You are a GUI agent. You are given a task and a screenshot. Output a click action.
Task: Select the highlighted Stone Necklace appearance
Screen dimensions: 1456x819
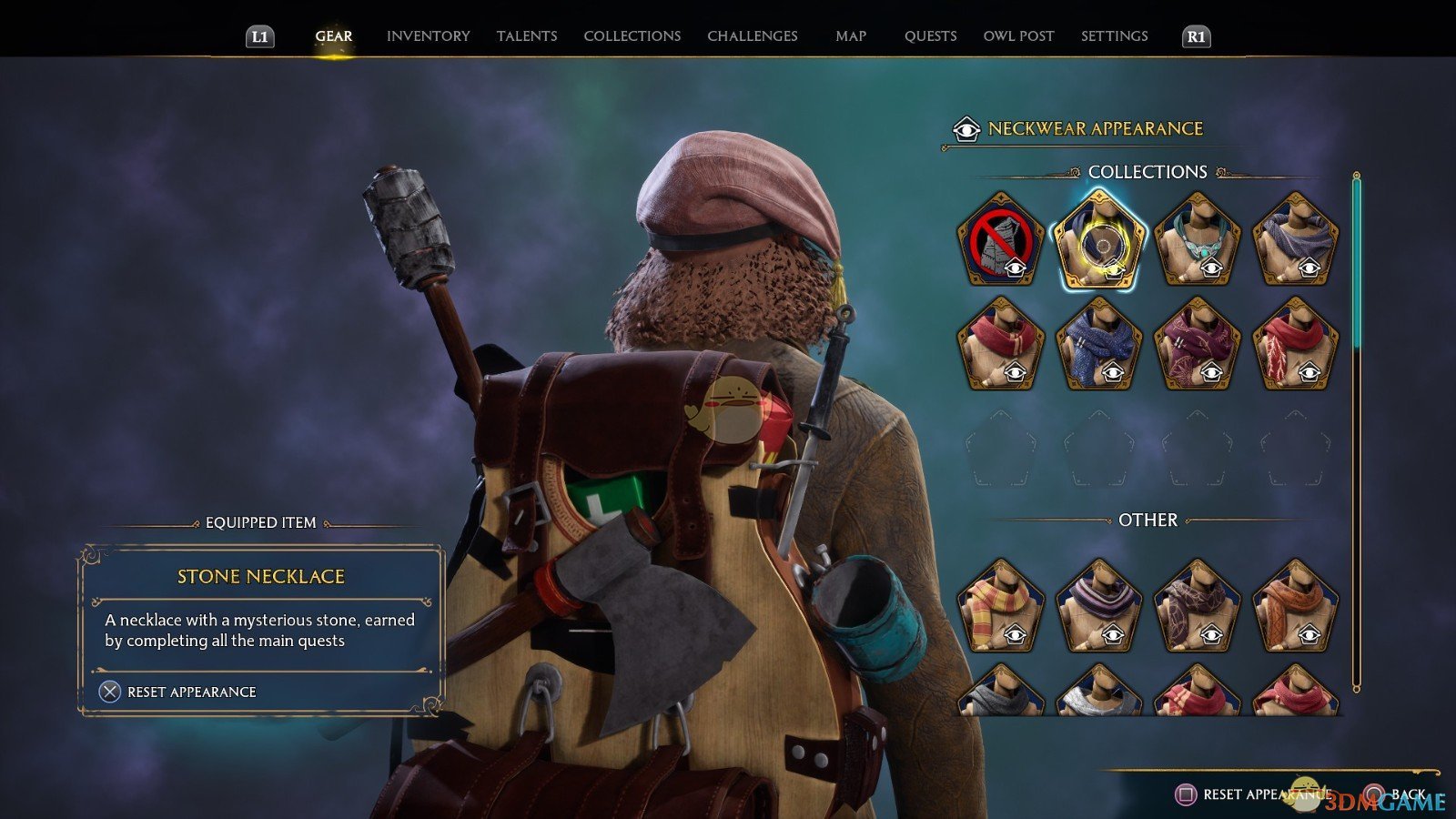coord(1098,239)
